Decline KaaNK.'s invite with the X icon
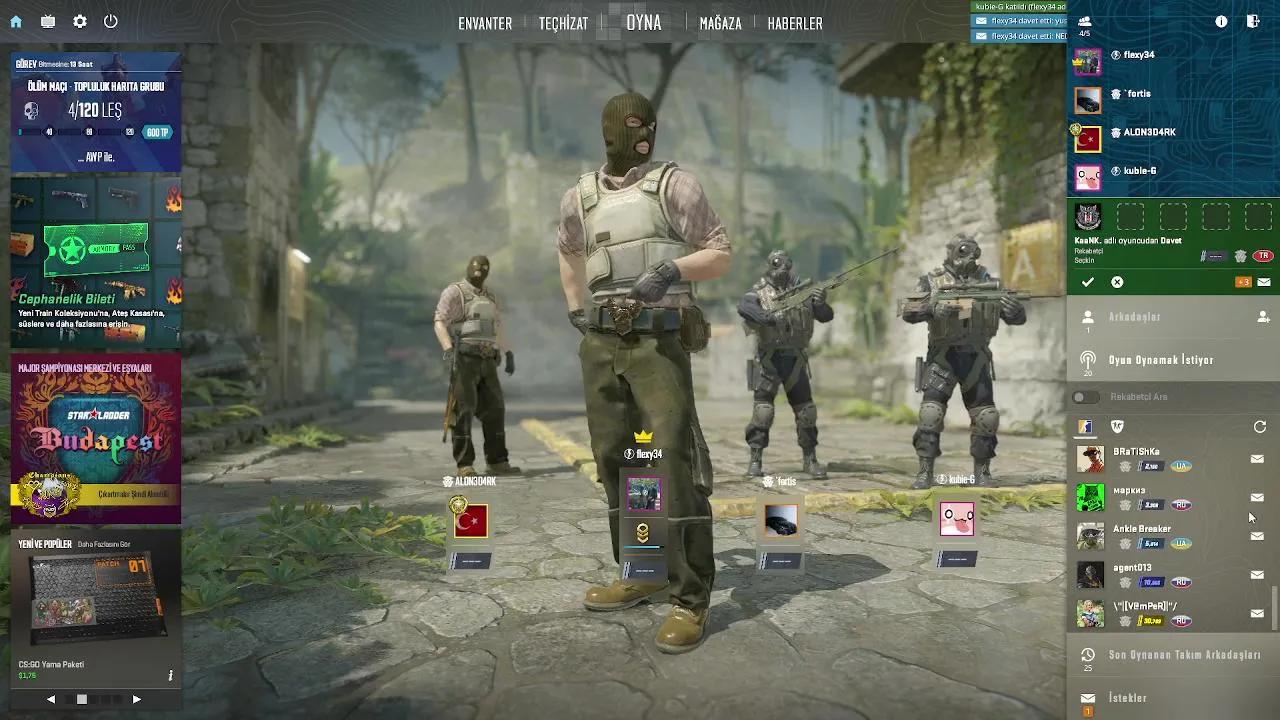1280x720 pixels. 1117,282
